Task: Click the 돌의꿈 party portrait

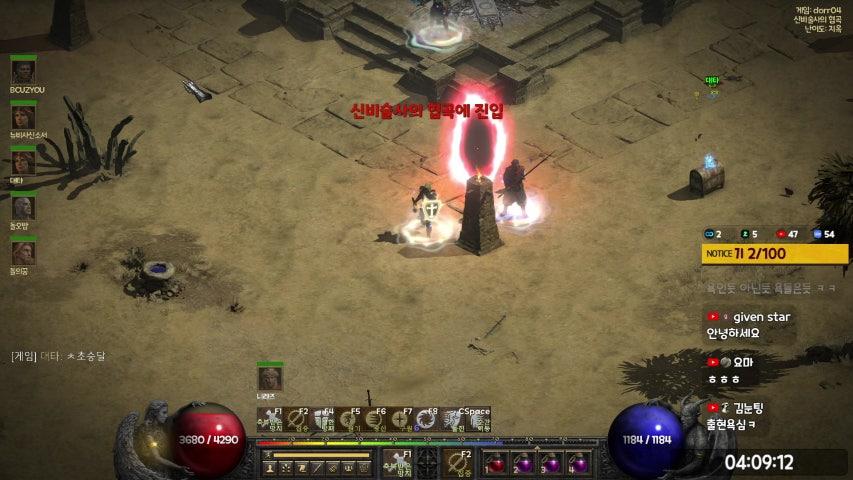Action: [23, 253]
